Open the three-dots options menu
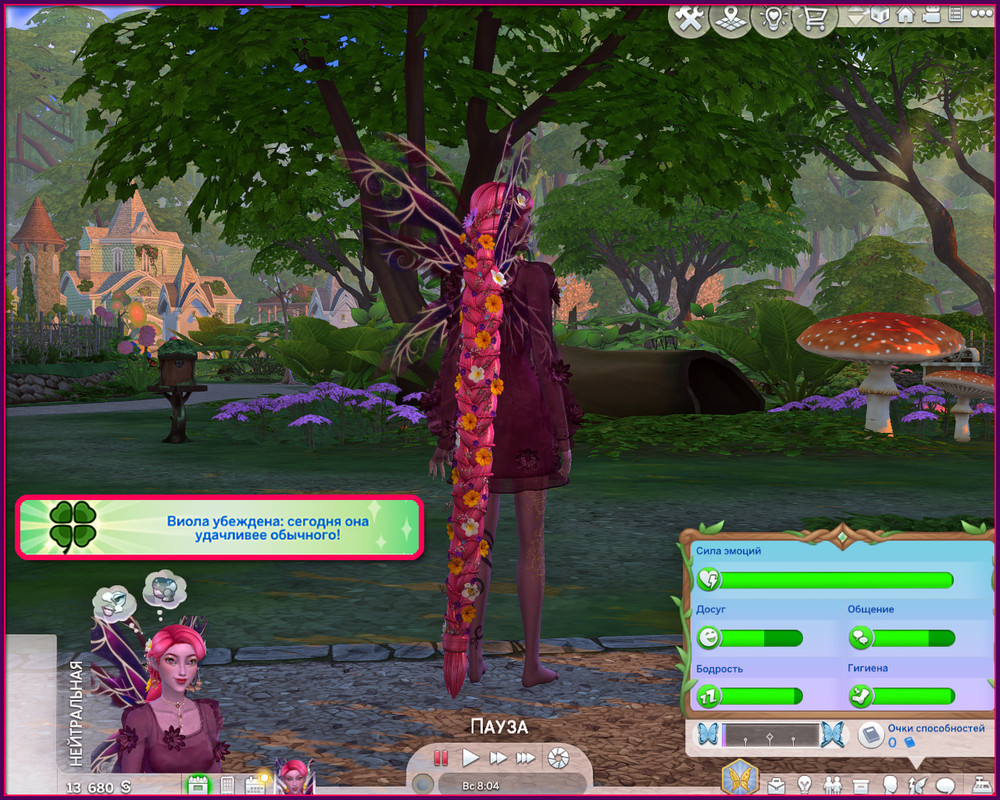1000x800 pixels. point(980,15)
